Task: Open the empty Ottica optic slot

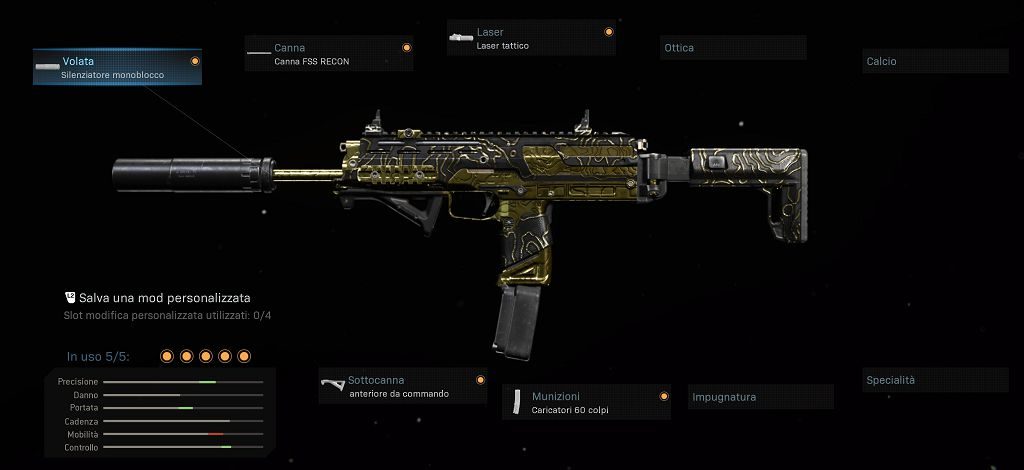Action: click(733, 48)
